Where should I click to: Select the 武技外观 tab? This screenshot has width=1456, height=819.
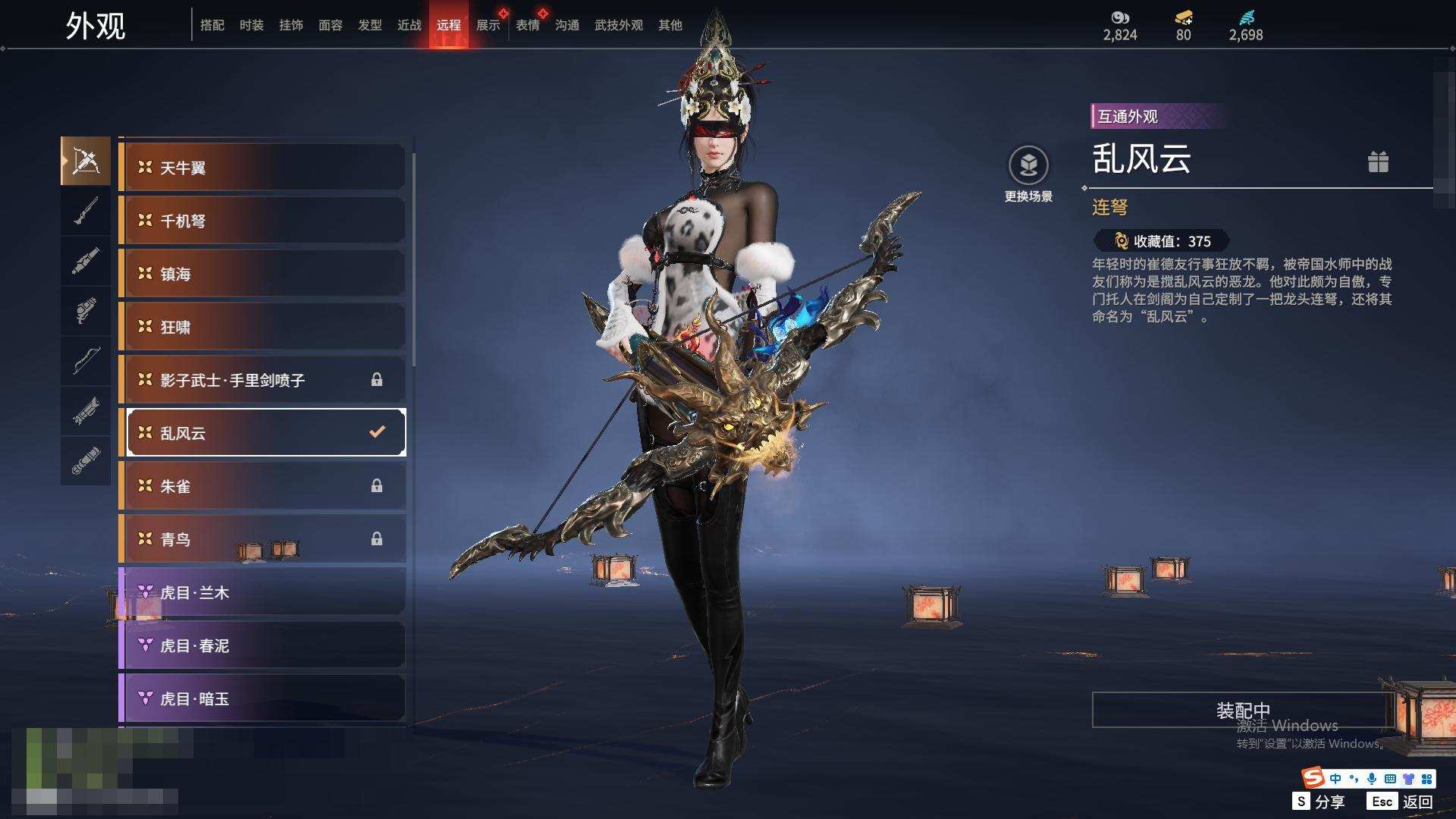pos(618,25)
